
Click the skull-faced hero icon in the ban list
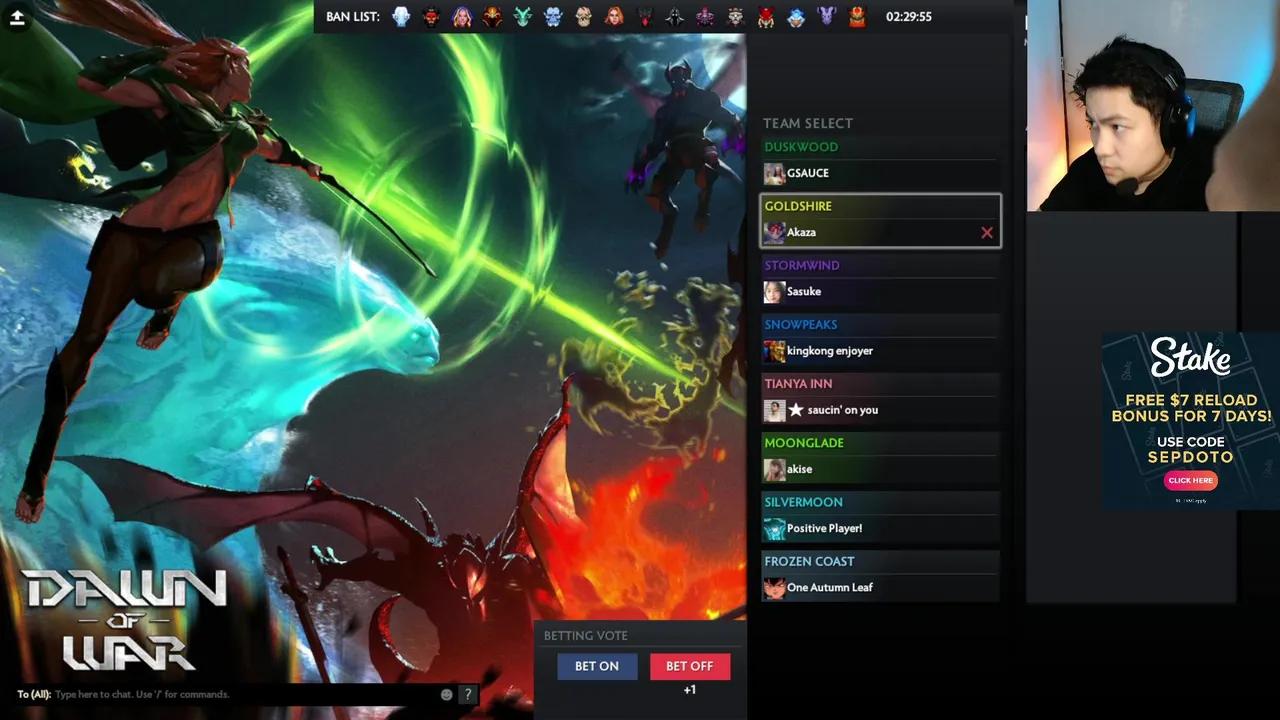(584, 16)
